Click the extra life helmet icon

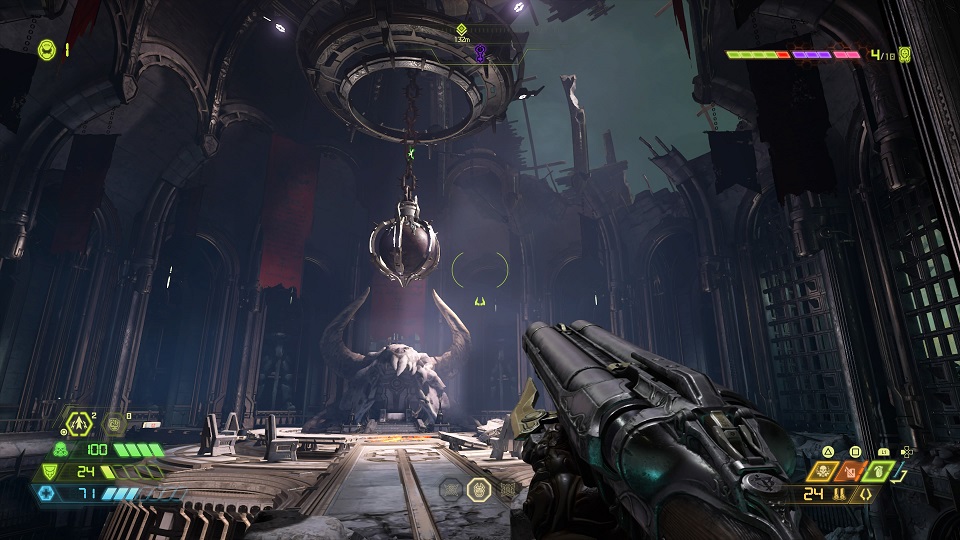(47, 49)
